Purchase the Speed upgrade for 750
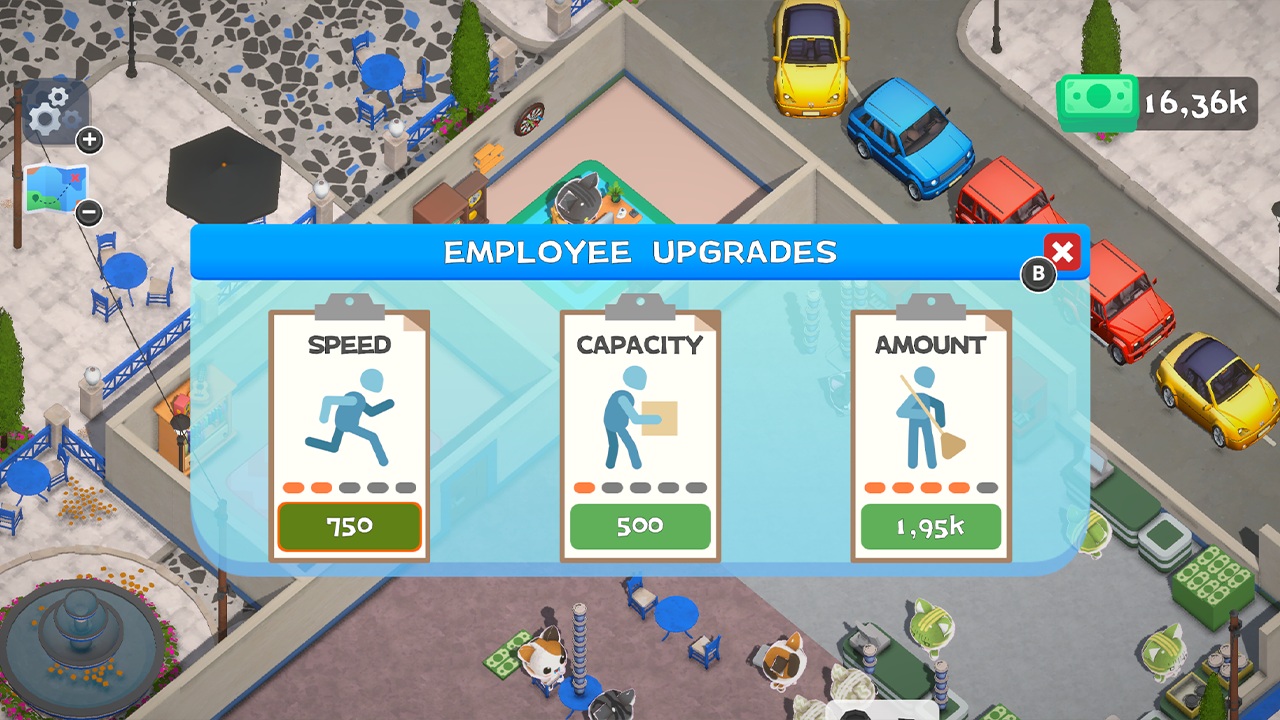This screenshot has height=720, width=1280. [x=349, y=526]
